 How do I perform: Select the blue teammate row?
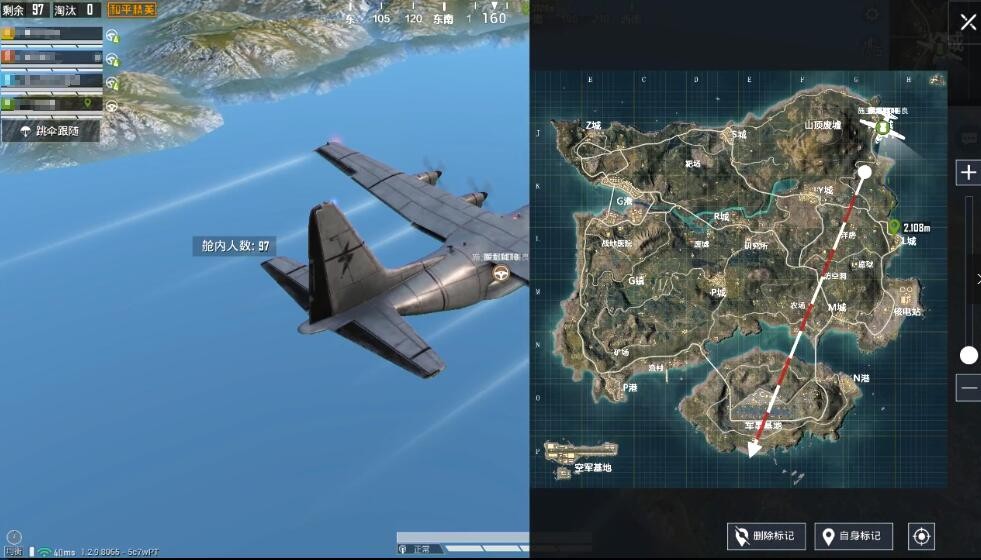click(x=52, y=80)
